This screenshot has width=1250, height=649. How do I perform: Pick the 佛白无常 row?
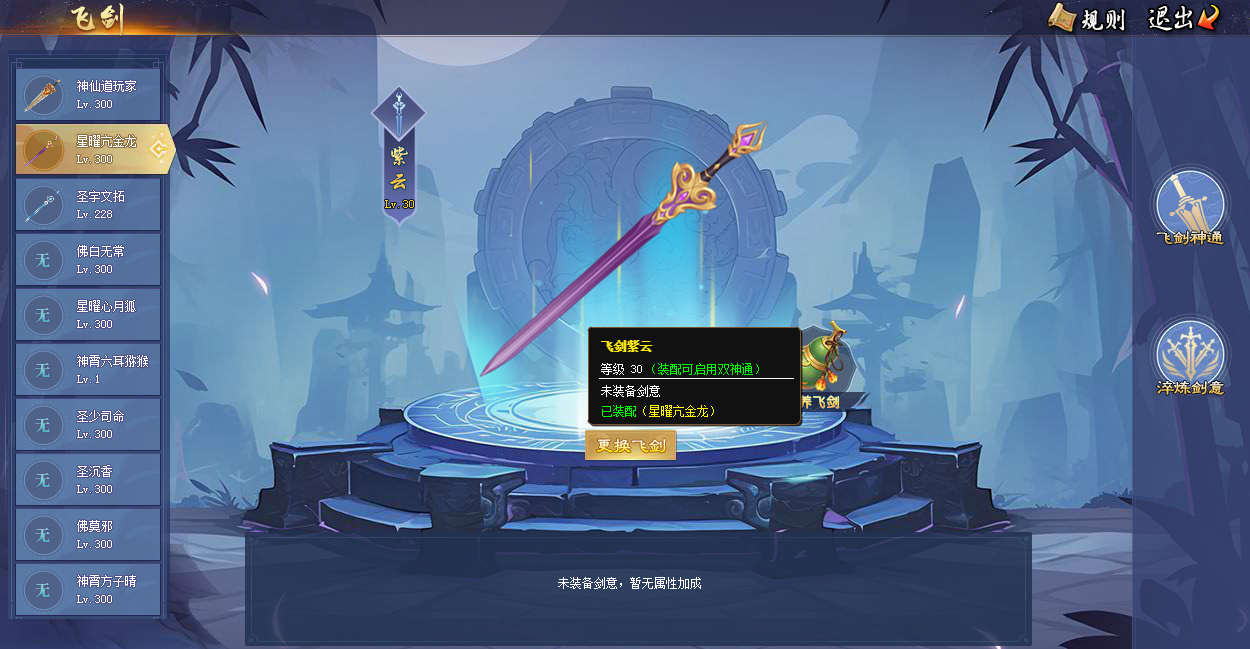88,260
